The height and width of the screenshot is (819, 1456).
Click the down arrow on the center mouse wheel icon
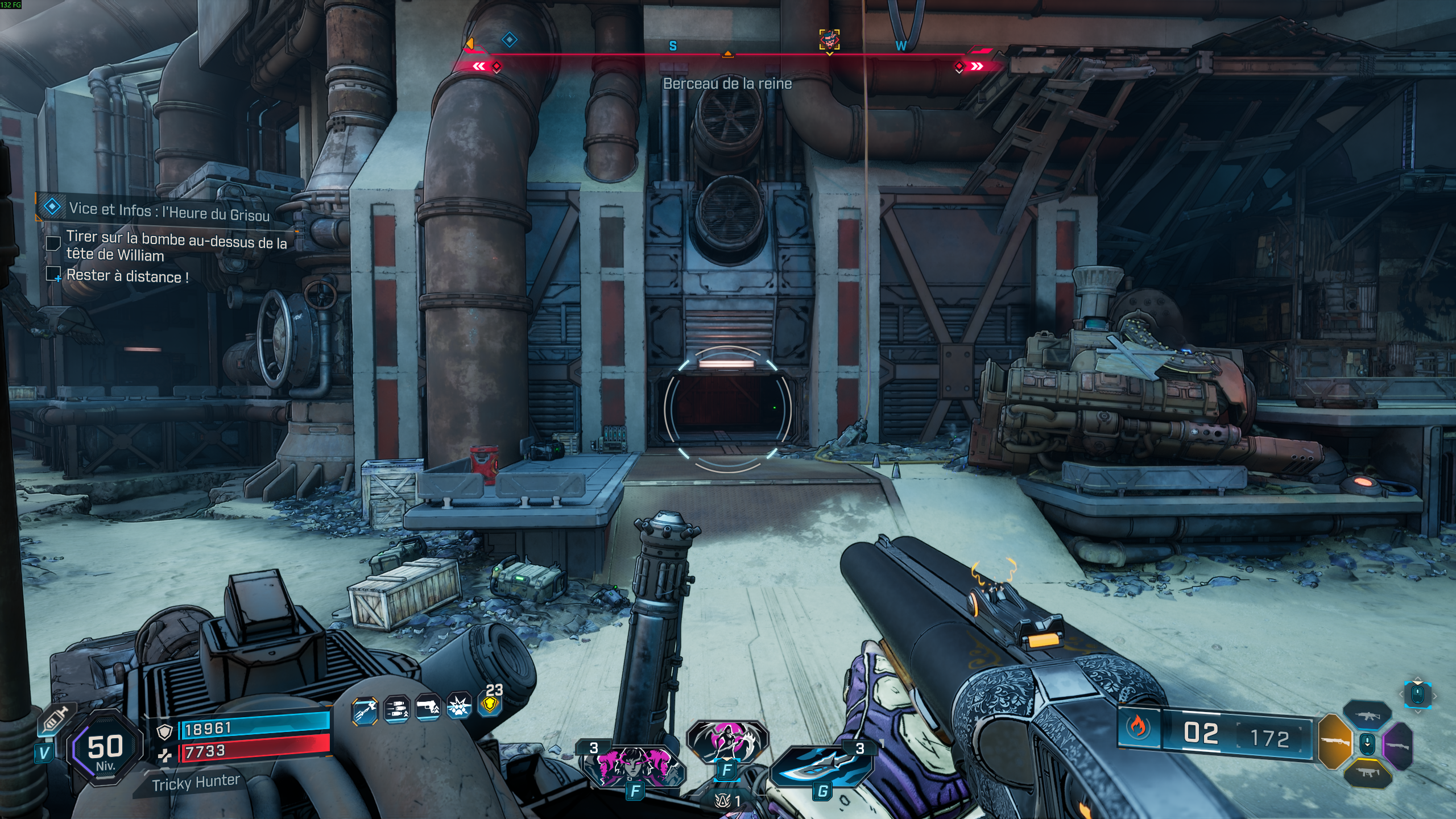point(1367,744)
